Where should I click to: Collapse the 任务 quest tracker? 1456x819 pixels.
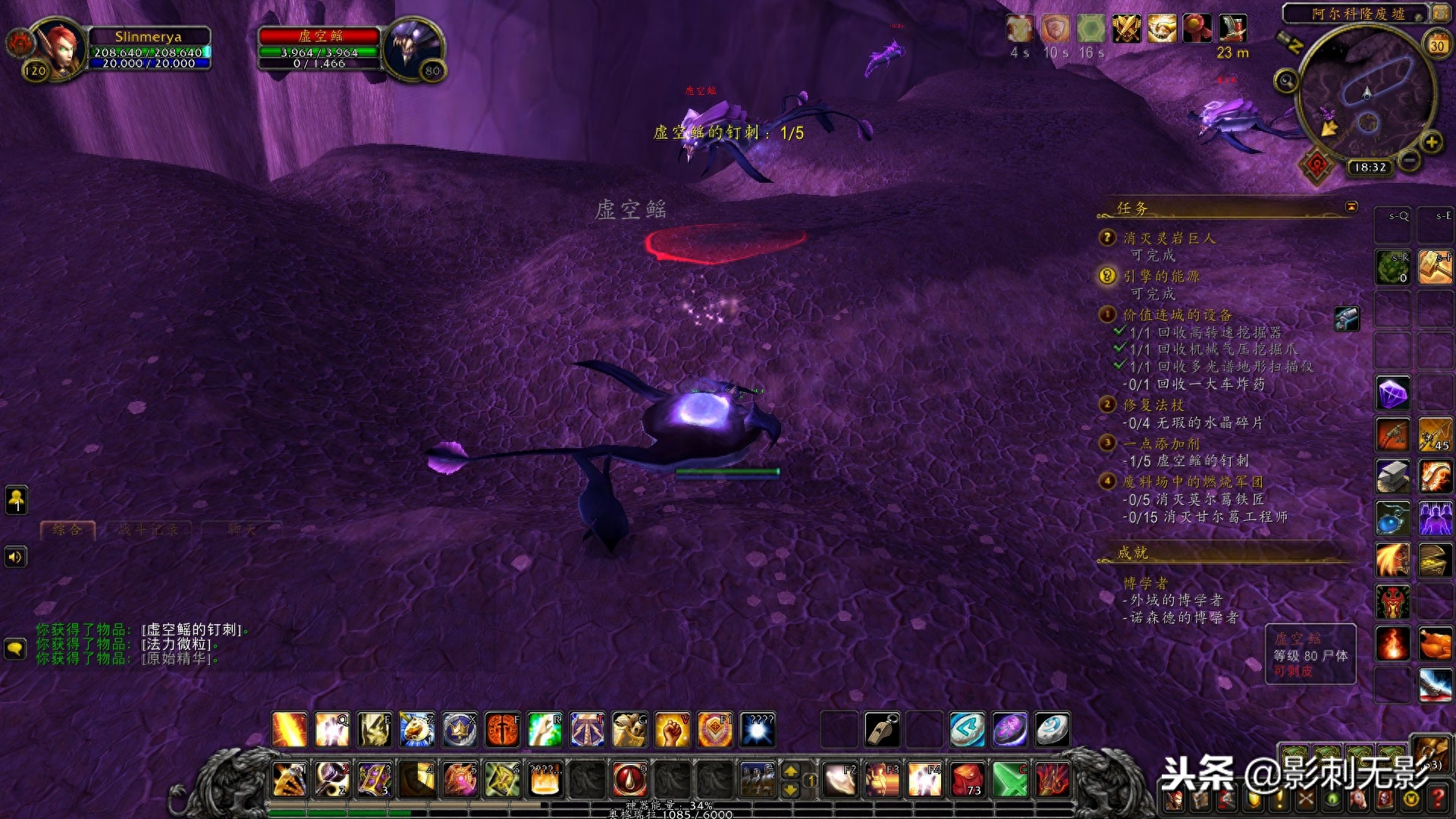(x=1351, y=207)
